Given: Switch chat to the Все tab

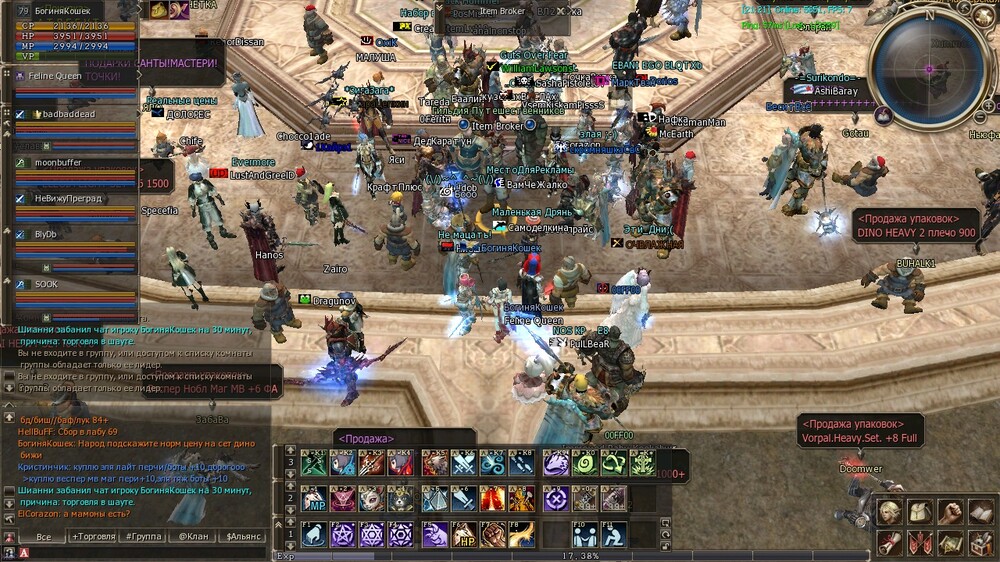Looking at the screenshot, I should pyautogui.click(x=43, y=537).
